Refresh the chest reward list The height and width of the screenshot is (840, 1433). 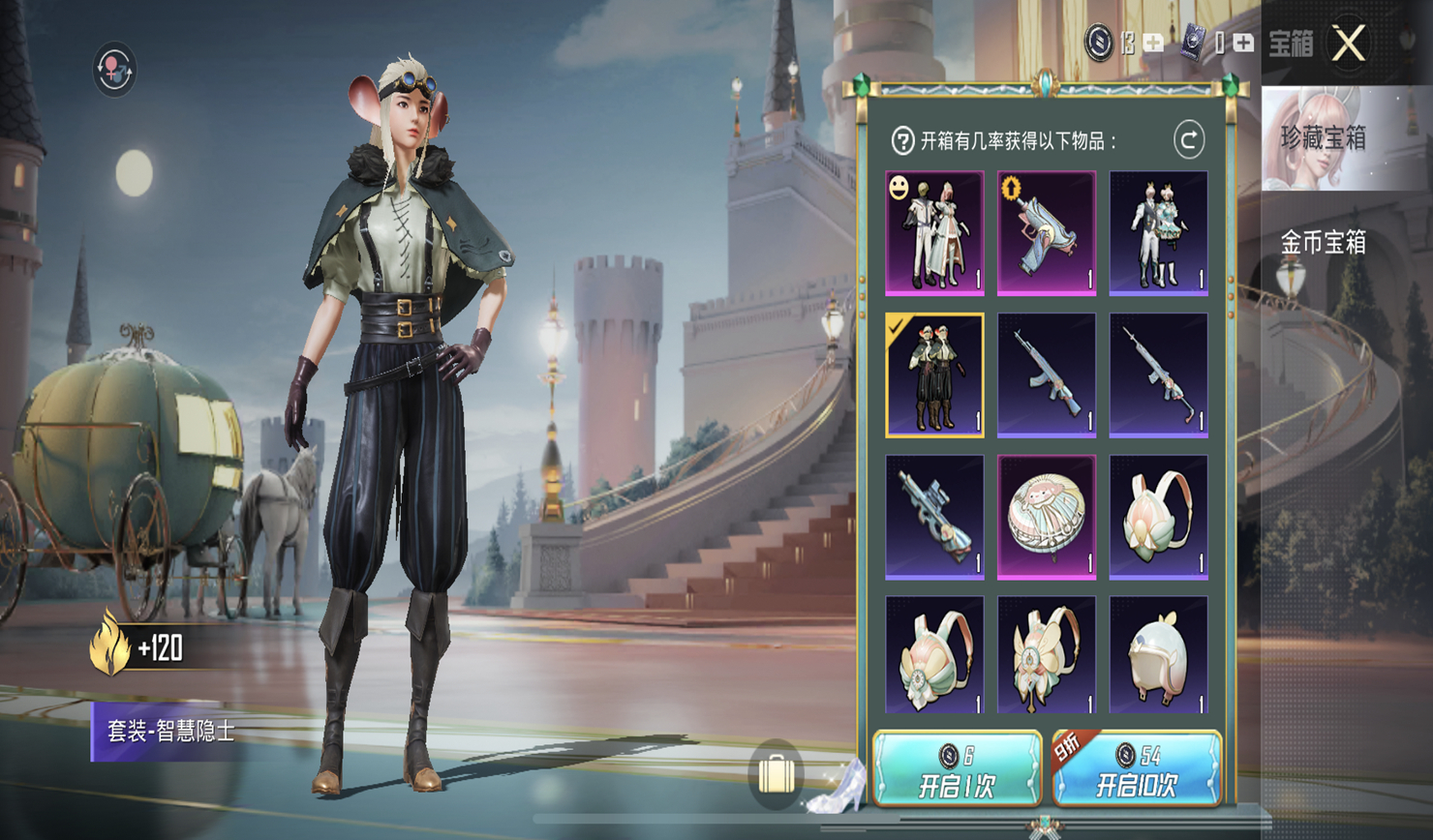click(x=1189, y=140)
